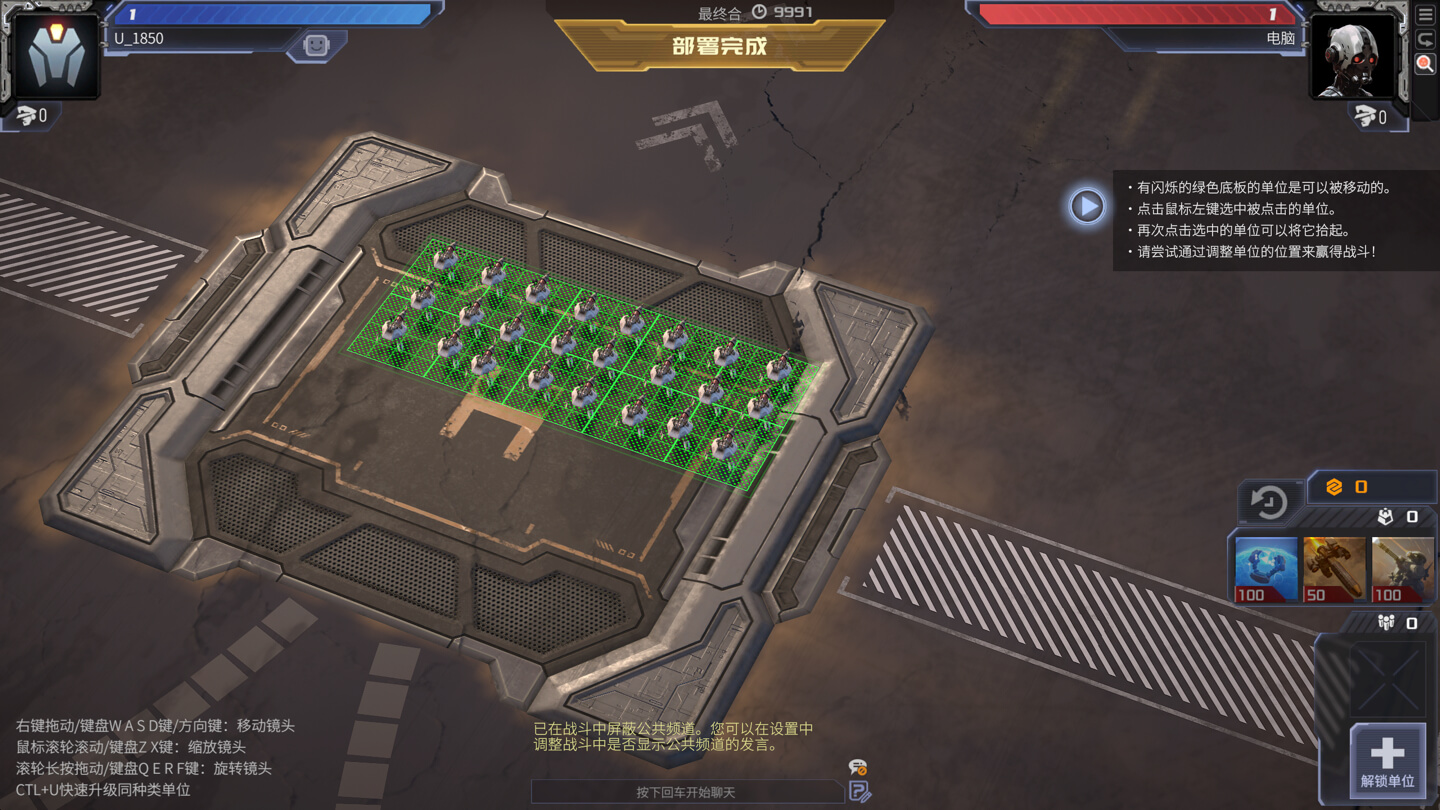Screen dimensions: 1440x810
Task: Click the emoji face button beside U_1850
Action: coord(316,46)
